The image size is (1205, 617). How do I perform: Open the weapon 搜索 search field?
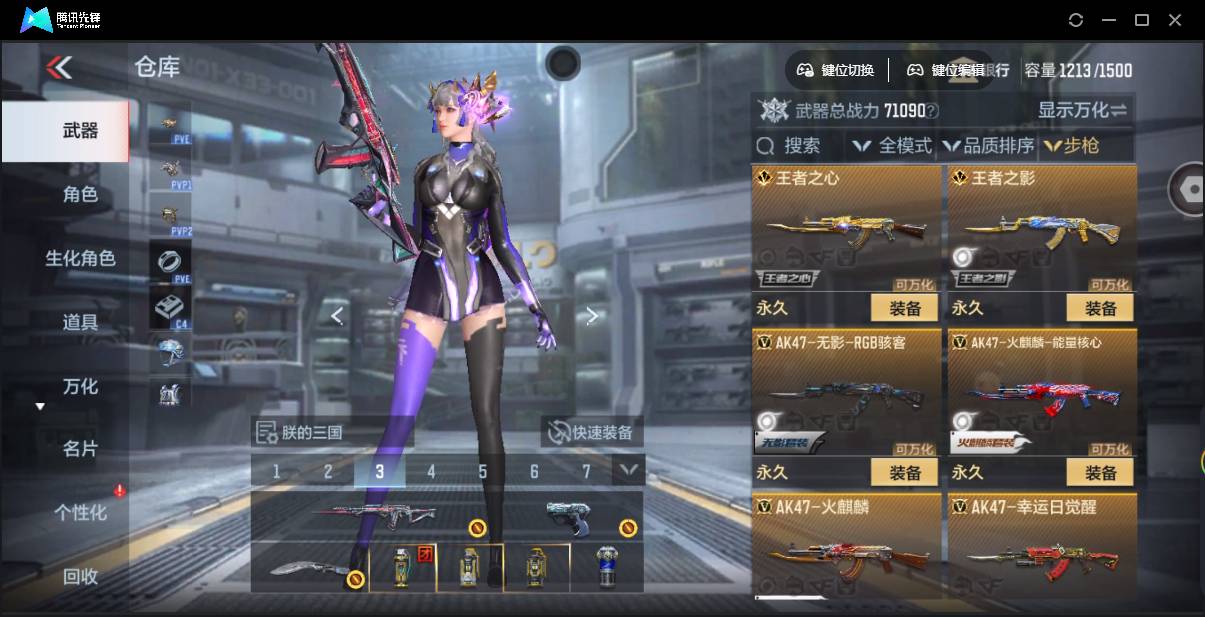(792, 146)
